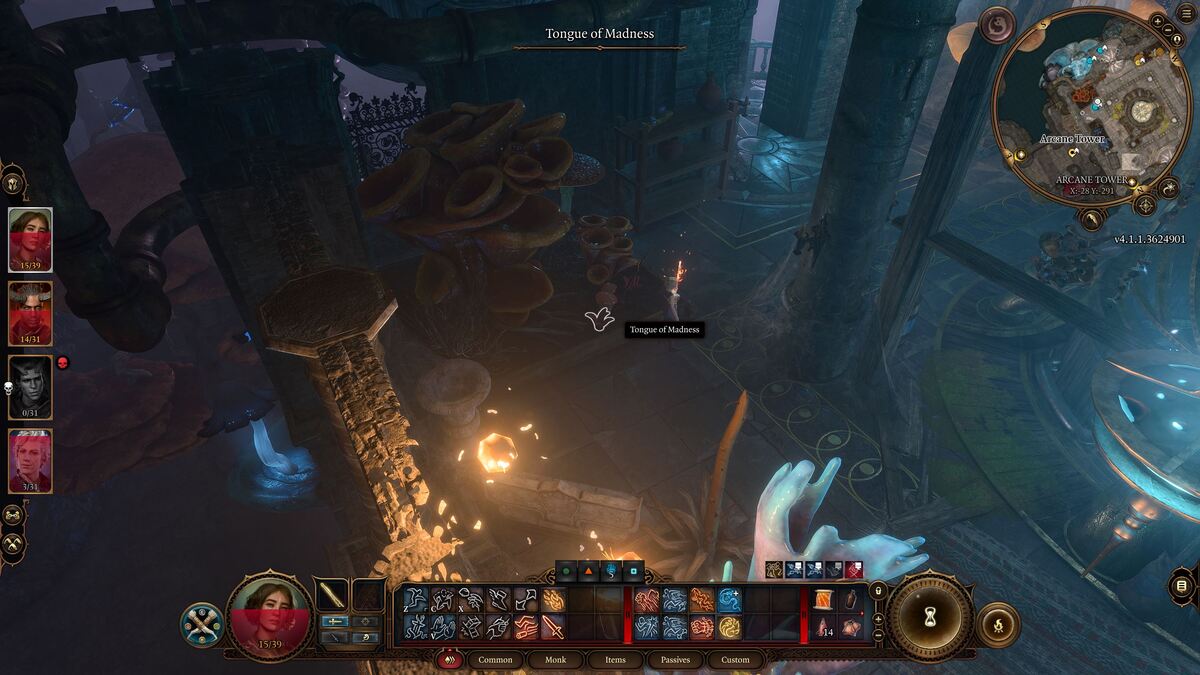Select the sword attack icon in hotbar
The width and height of the screenshot is (1200, 675).
552,627
